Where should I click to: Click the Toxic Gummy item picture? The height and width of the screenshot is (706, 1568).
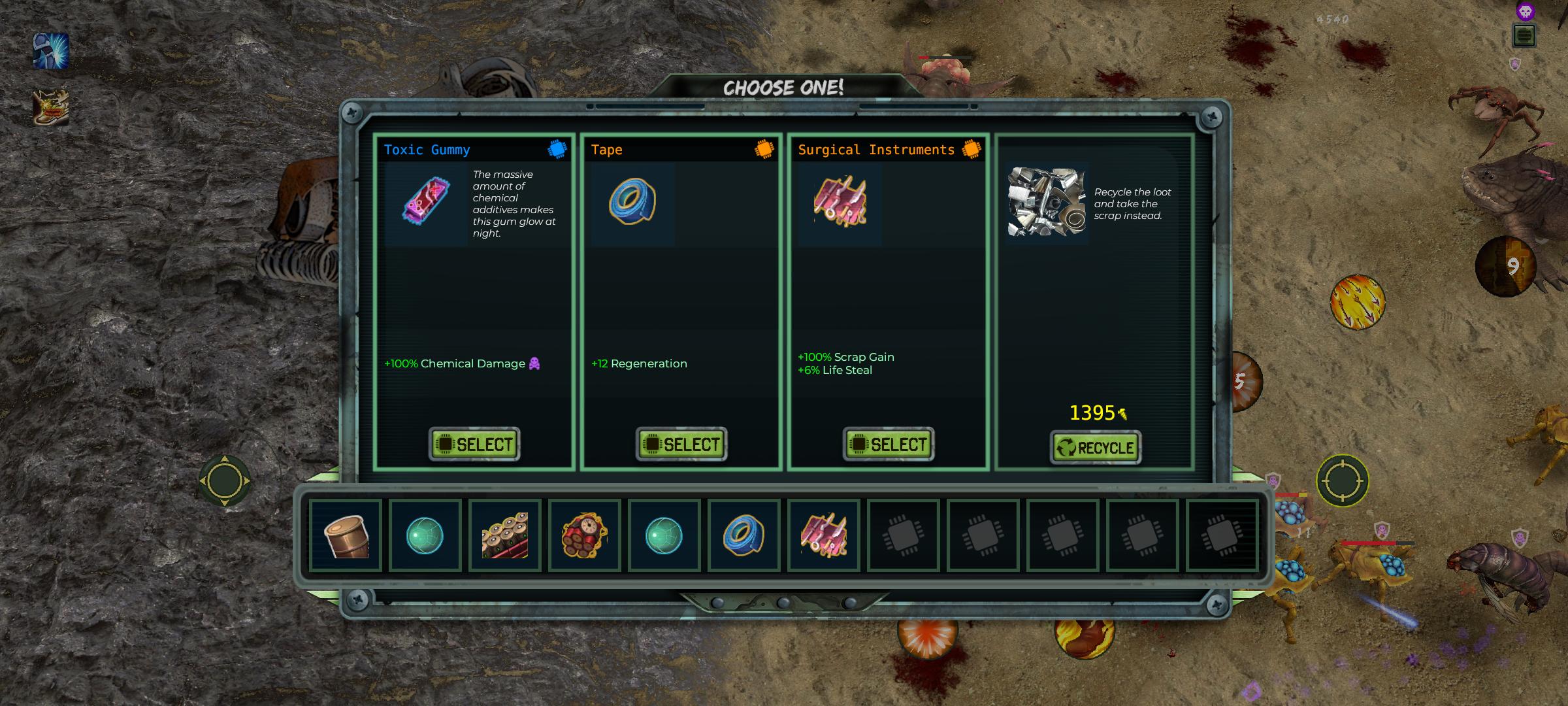[426, 203]
